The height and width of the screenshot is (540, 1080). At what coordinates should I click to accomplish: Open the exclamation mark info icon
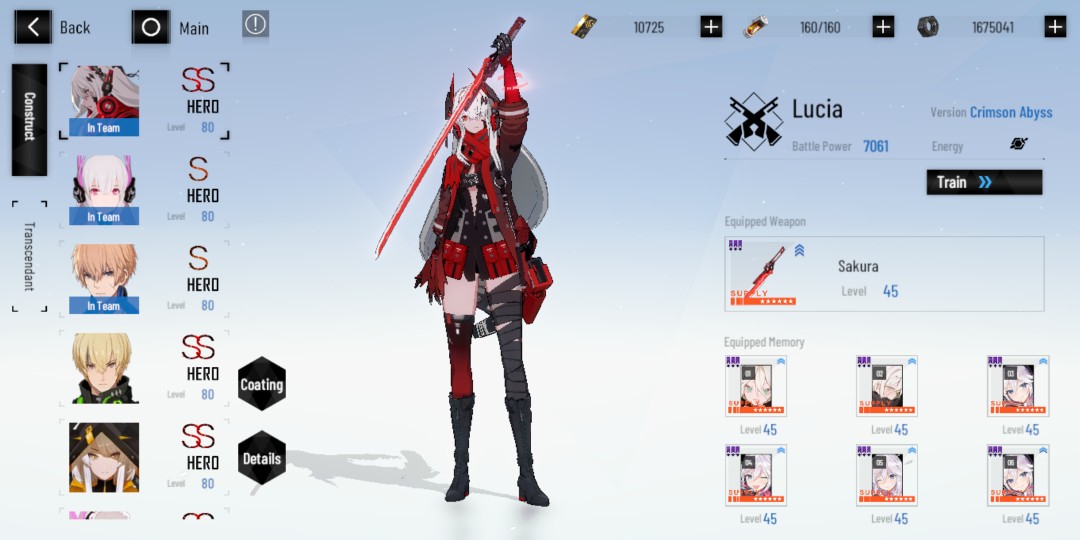point(256,25)
